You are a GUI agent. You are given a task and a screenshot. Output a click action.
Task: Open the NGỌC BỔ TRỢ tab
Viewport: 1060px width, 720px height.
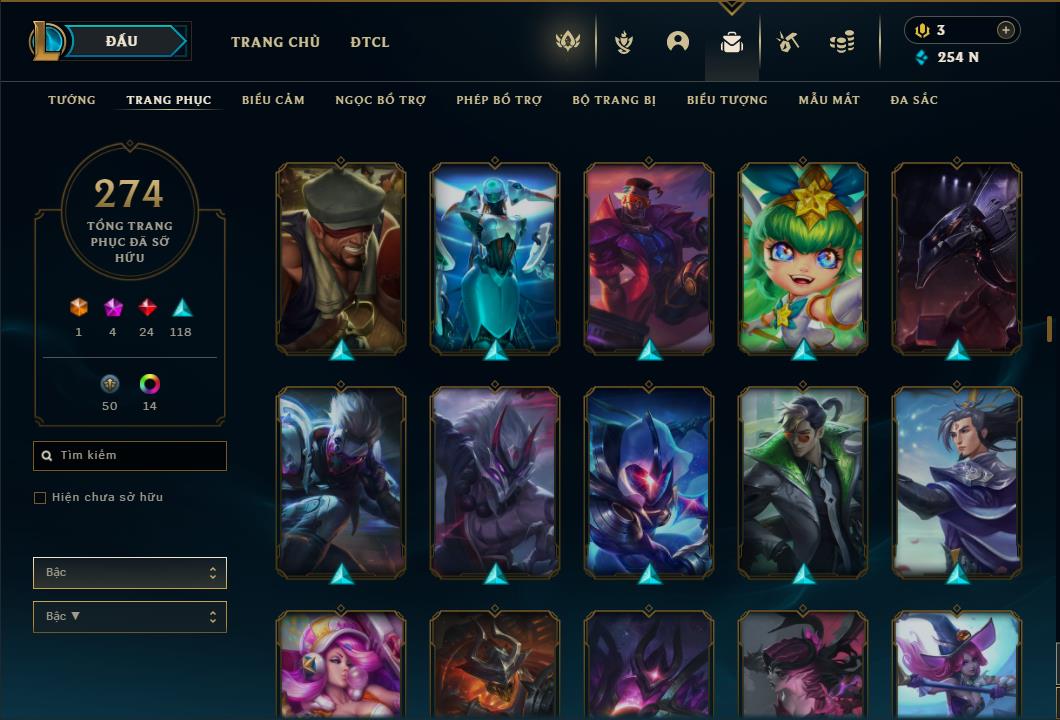[x=380, y=100]
